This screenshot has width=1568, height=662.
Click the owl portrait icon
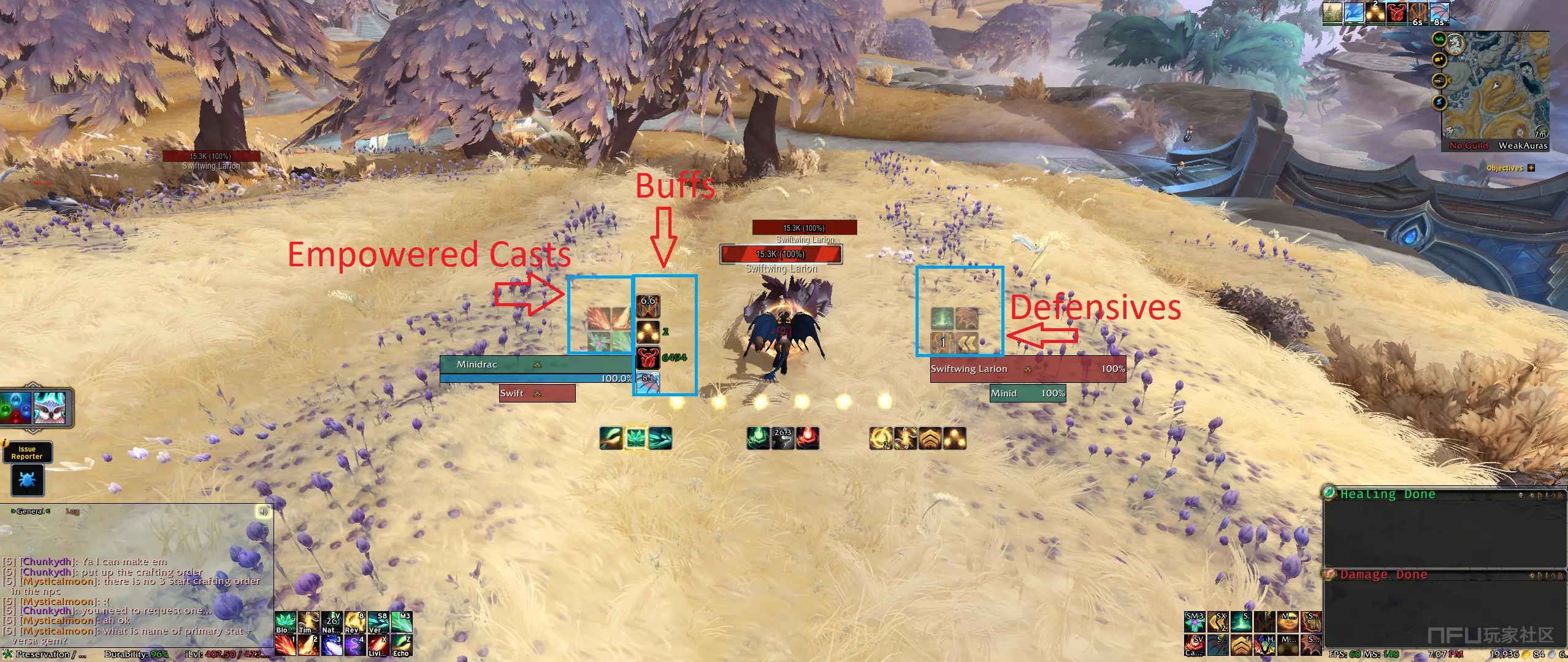(49, 407)
